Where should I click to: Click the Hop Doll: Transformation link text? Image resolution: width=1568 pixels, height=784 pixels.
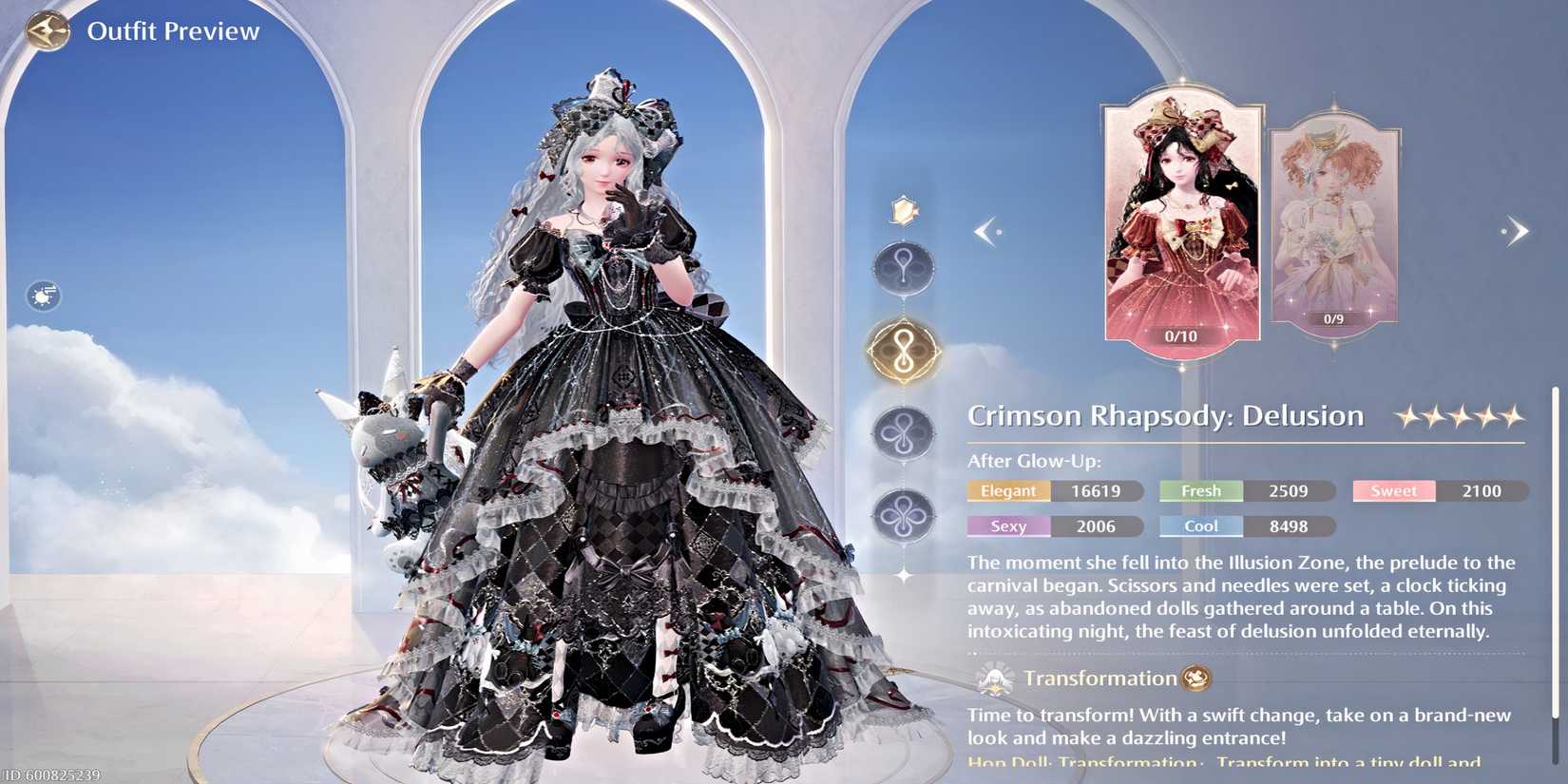1085,761
